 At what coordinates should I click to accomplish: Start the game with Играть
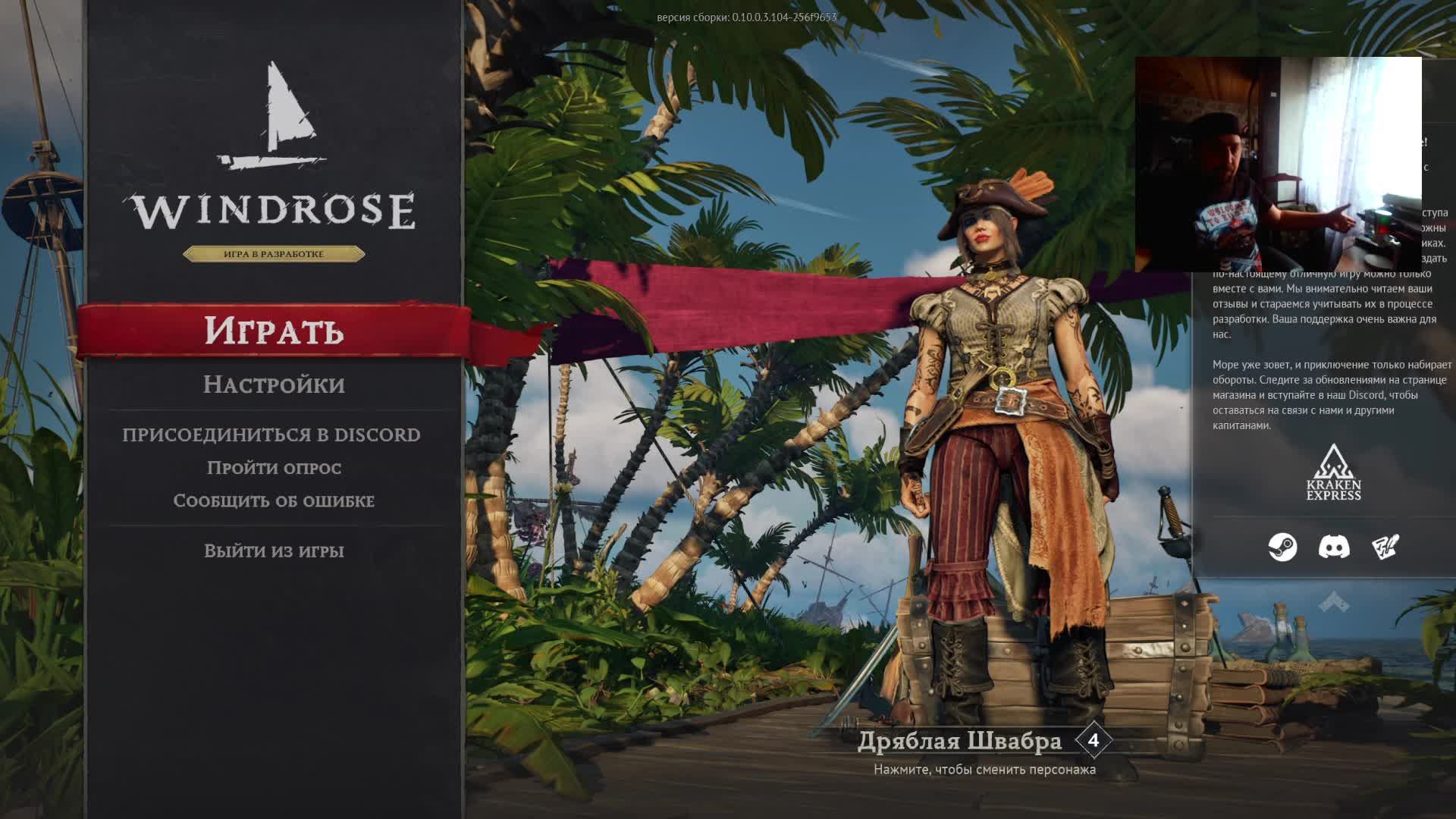pos(274,331)
